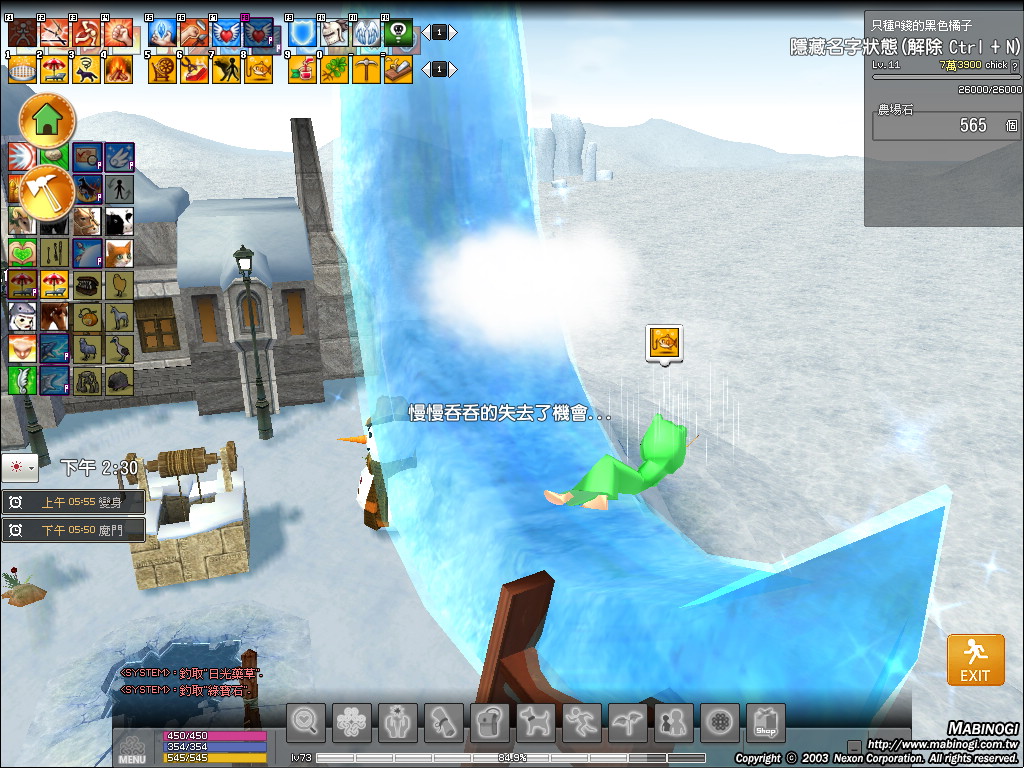Use the spinning wheel skill slot
This screenshot has height=768, width=1024.
(162, 70)
